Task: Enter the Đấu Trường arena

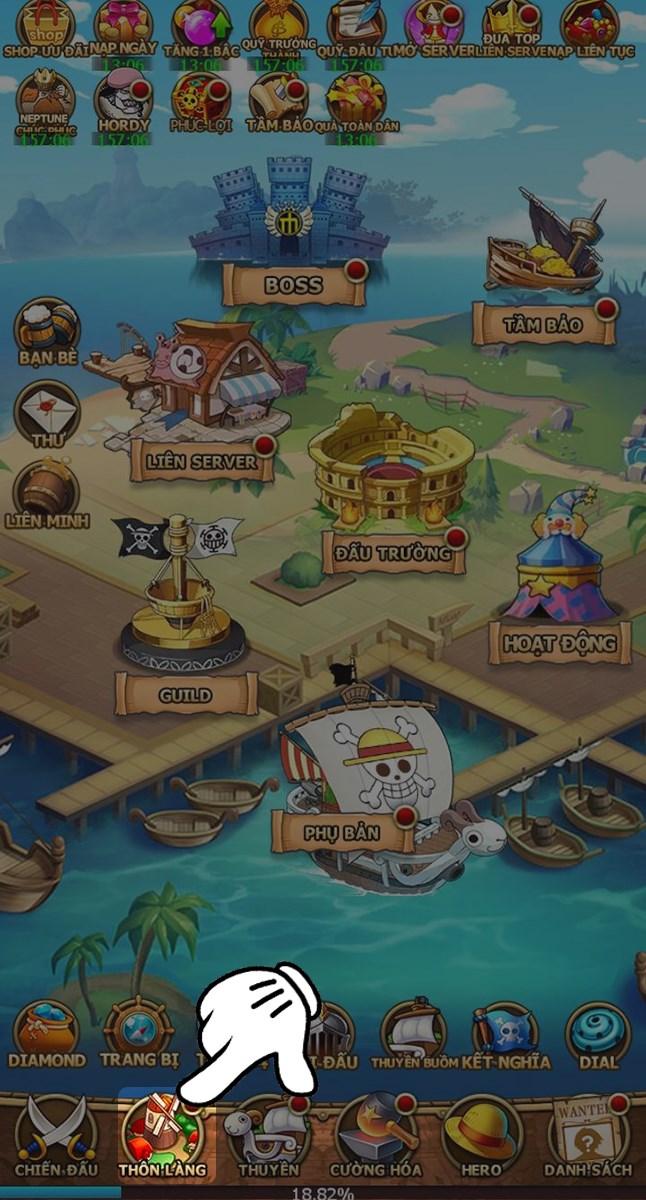Action: click(390, 480)
